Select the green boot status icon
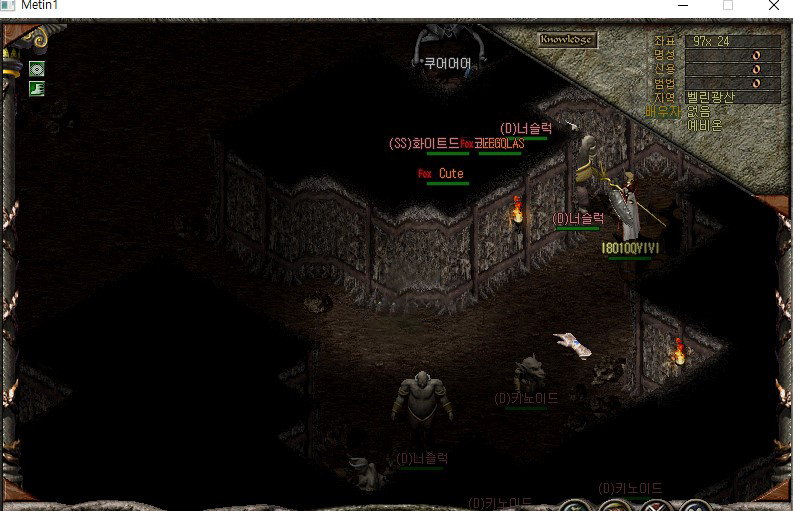This screenshot has width=793, height=511. [x=37, y=89]
